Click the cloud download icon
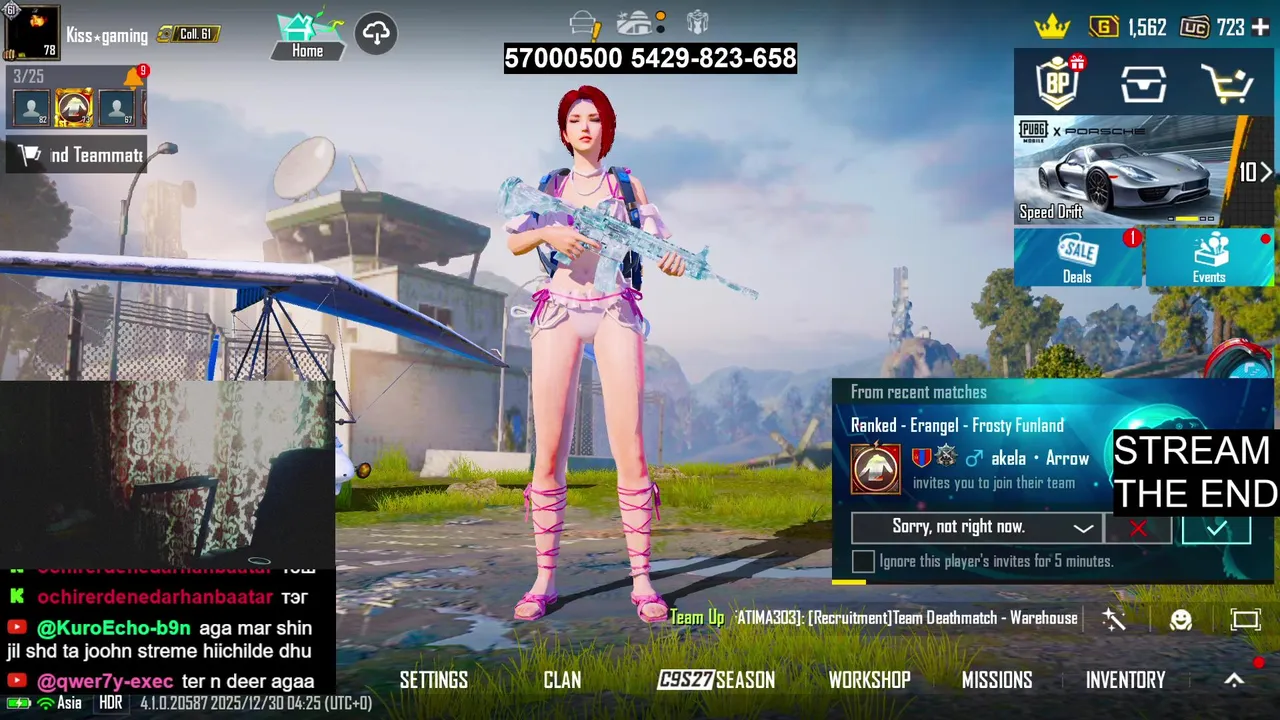 coord(376,34)
